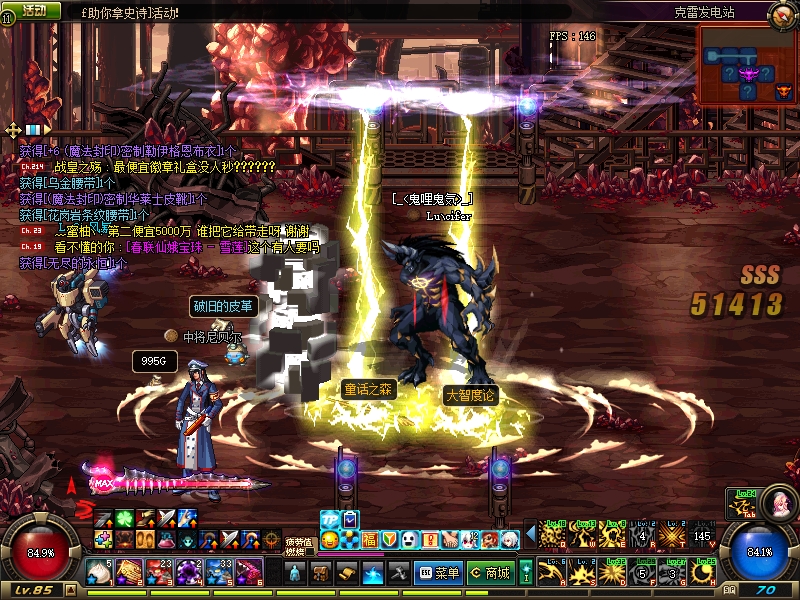Click the 福 fortune icon
The image size is (800, 600).
[369, 540]
